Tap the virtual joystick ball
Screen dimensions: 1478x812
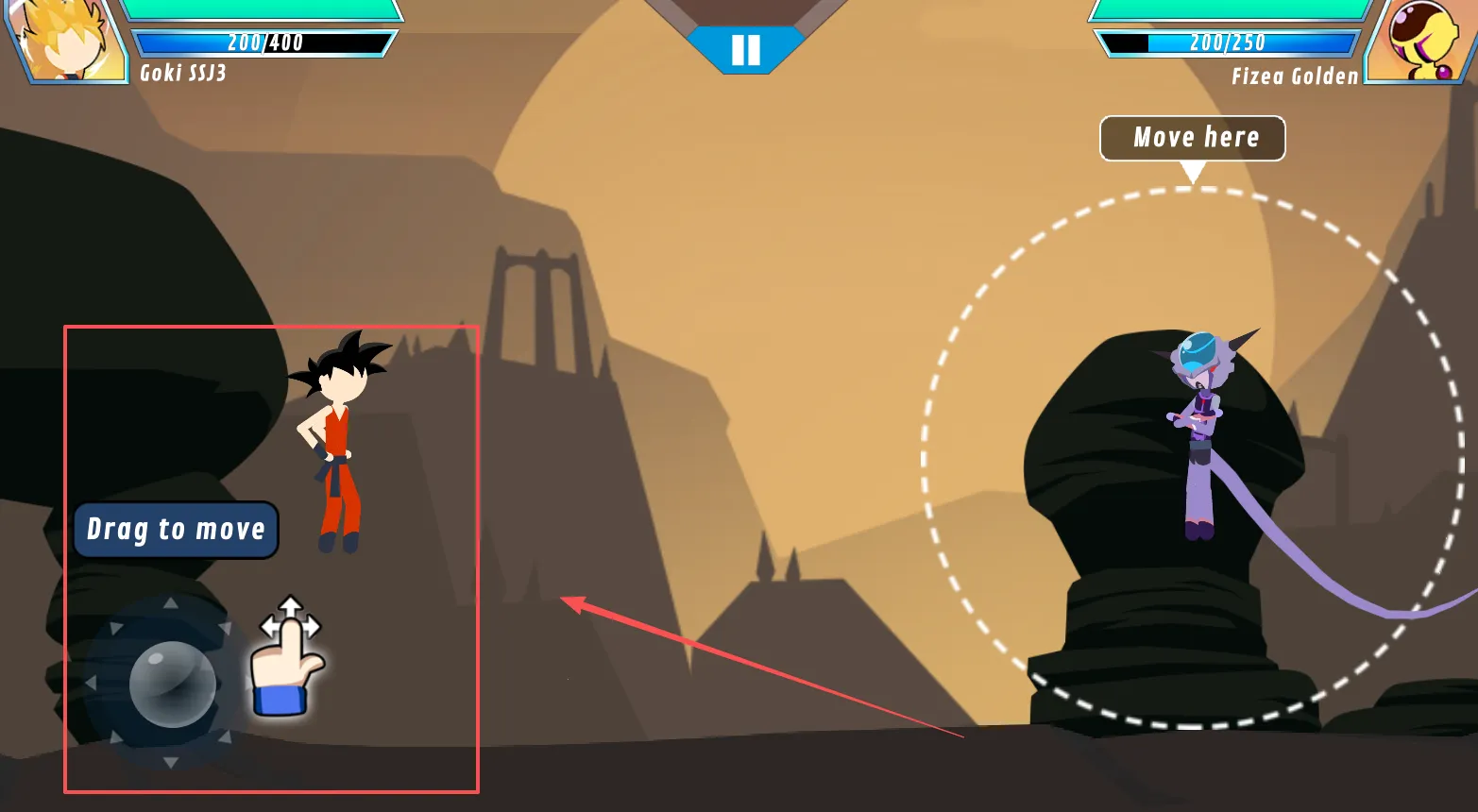coord(172,684)
